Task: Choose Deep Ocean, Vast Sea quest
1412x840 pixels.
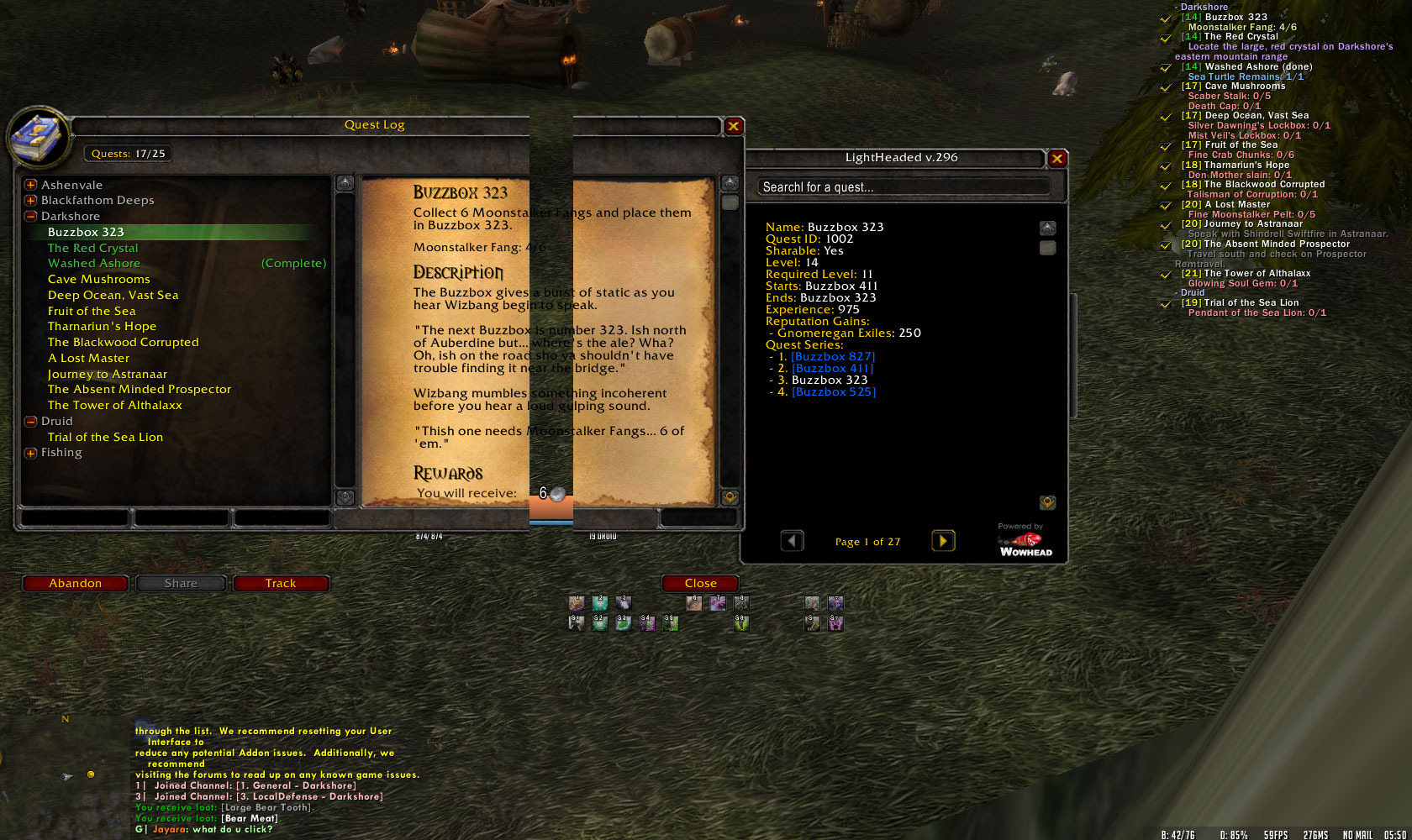Action: (113, 295)
